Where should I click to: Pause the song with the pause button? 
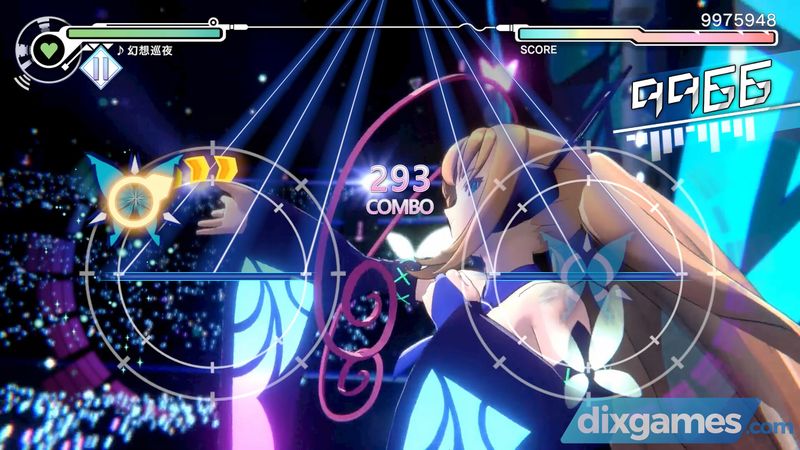tap(98, 68)
